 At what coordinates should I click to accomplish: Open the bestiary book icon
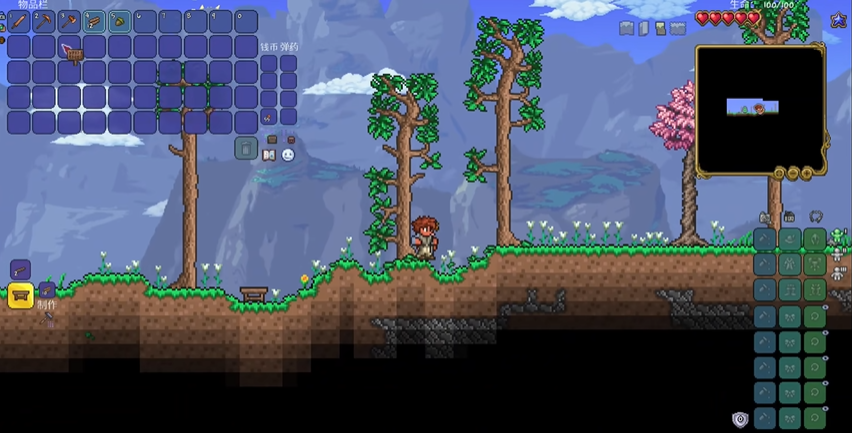268,155
